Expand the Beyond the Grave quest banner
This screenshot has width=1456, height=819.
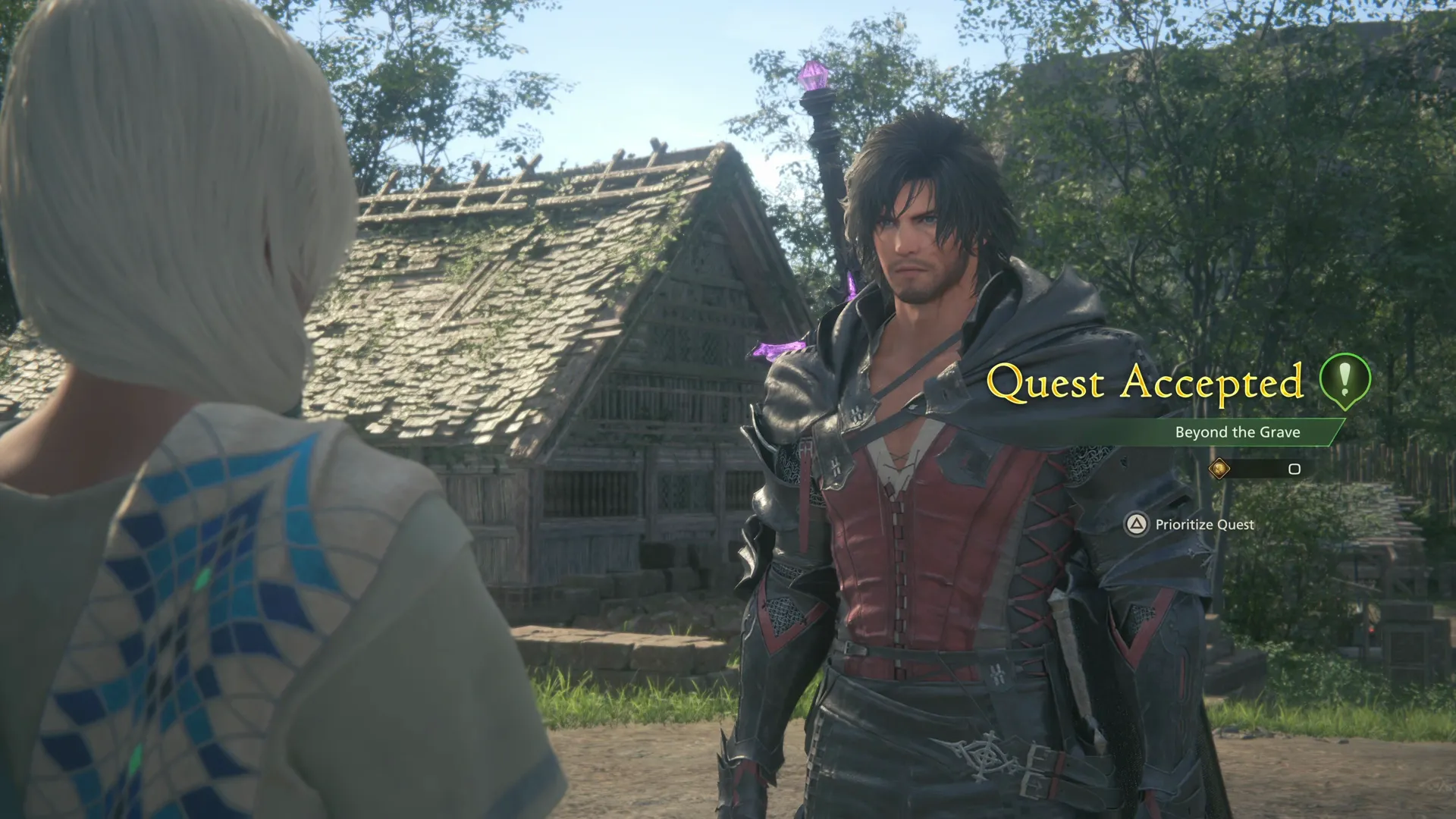pyautogui.click(x=1237, y=432)
